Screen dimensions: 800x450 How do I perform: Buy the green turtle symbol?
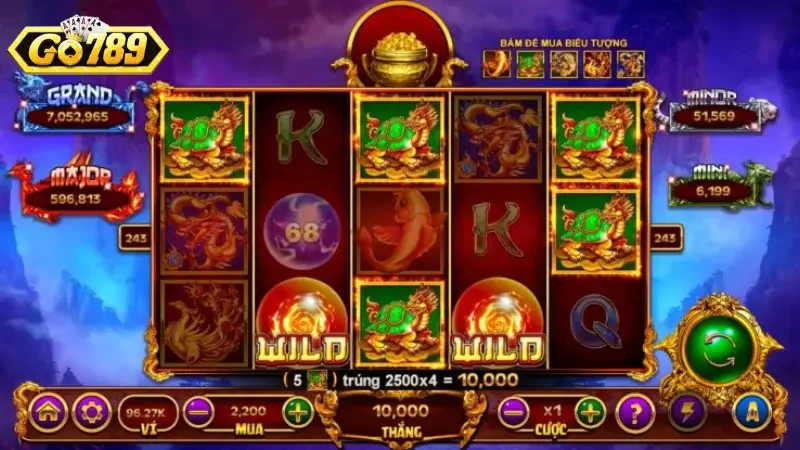click(x=531, y=64)
